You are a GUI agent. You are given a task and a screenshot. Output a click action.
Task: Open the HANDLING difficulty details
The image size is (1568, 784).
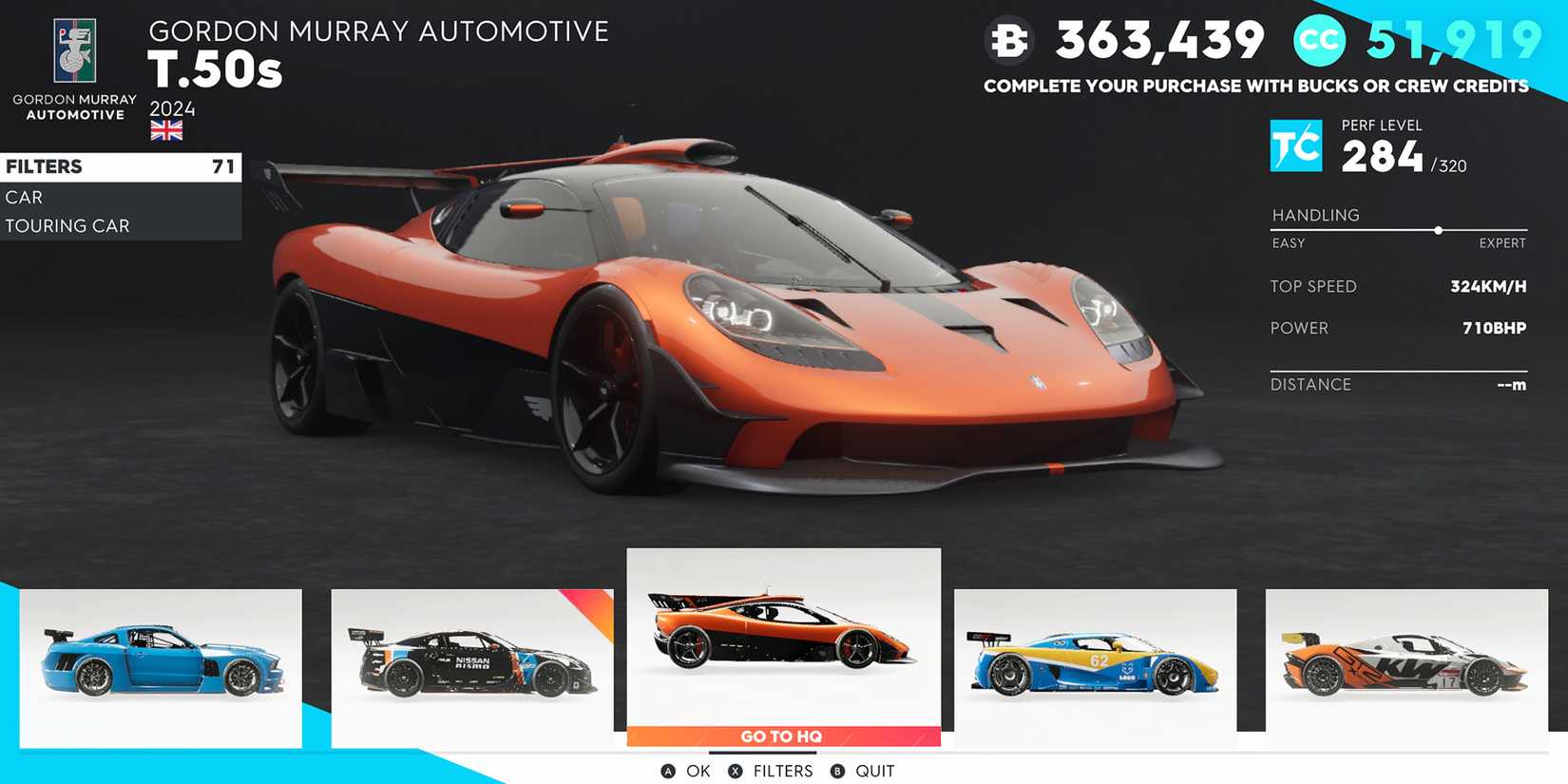coord(1316,215)
